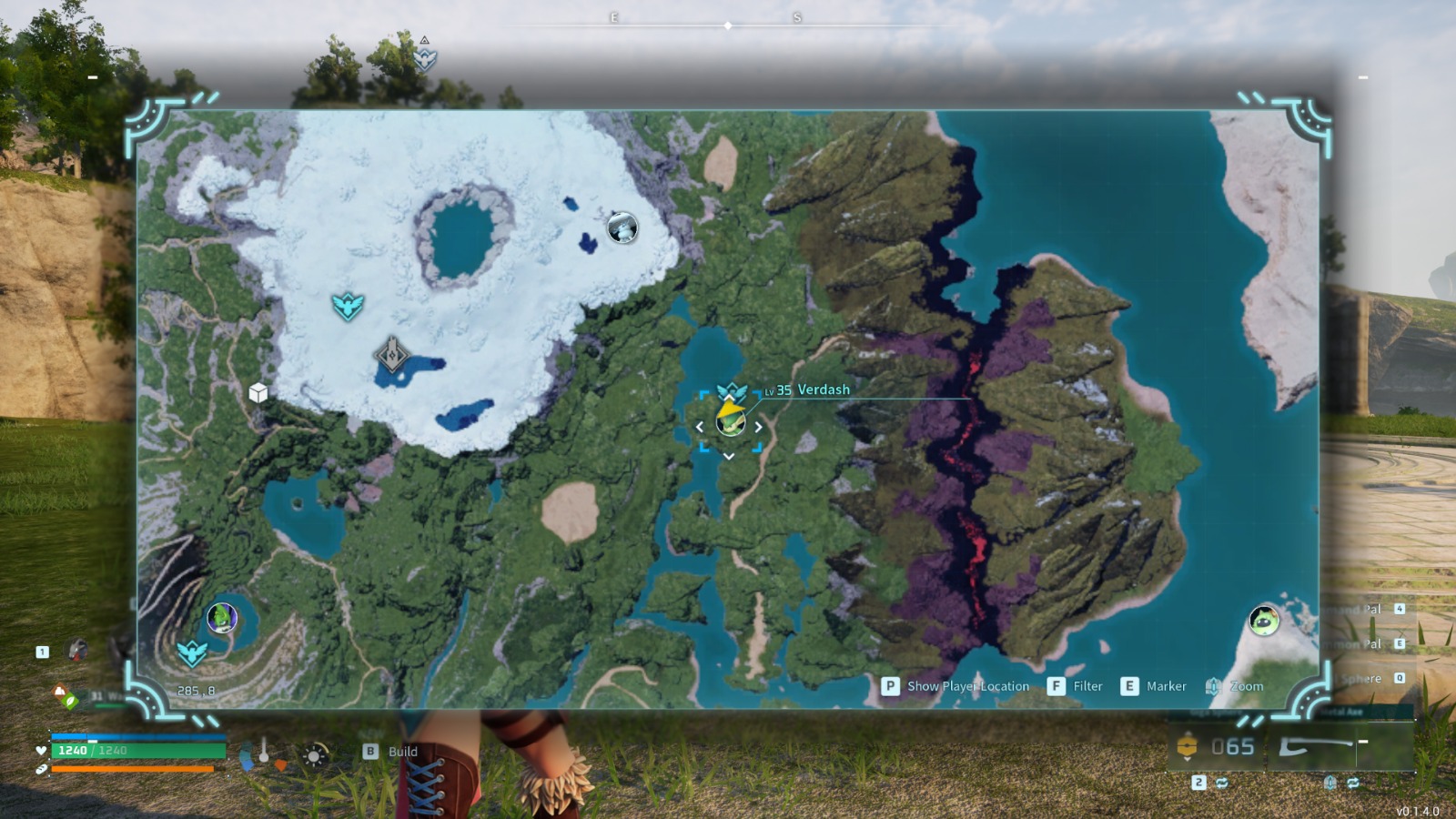Viewport: 1456px width, 819px height.
Task: Toggle the sphere cycle arrows under Giga Sphere slot
Action: click(1222, 782)
